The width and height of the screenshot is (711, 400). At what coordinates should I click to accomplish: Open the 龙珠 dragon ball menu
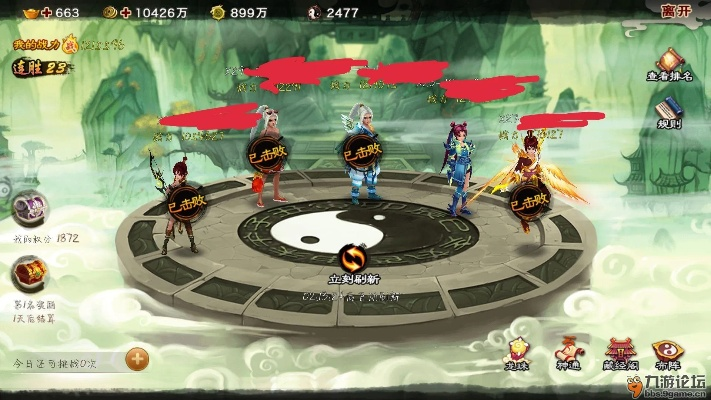click(x=518, y=354)
